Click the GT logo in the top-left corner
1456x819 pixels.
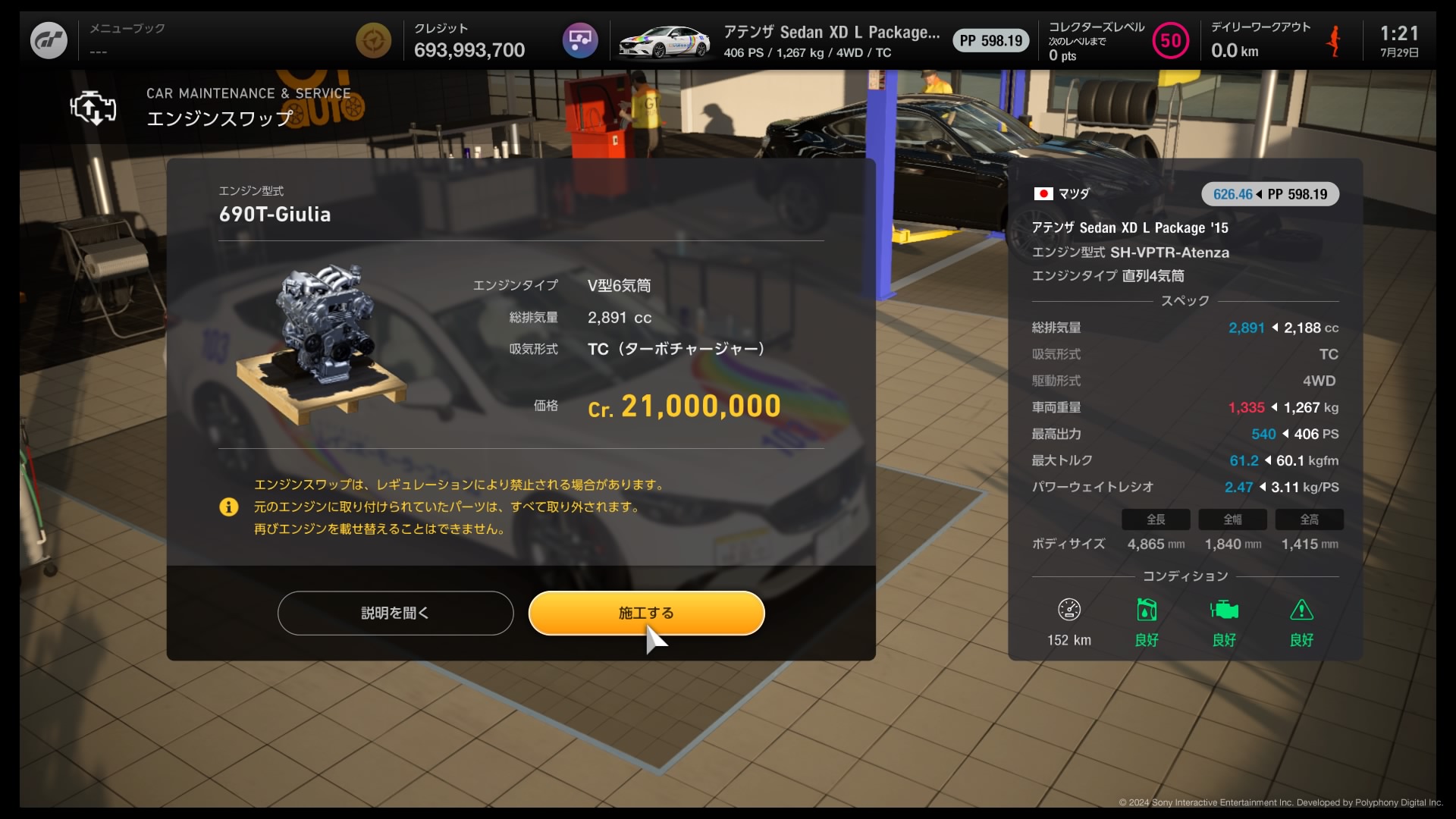tap(48, 39)
